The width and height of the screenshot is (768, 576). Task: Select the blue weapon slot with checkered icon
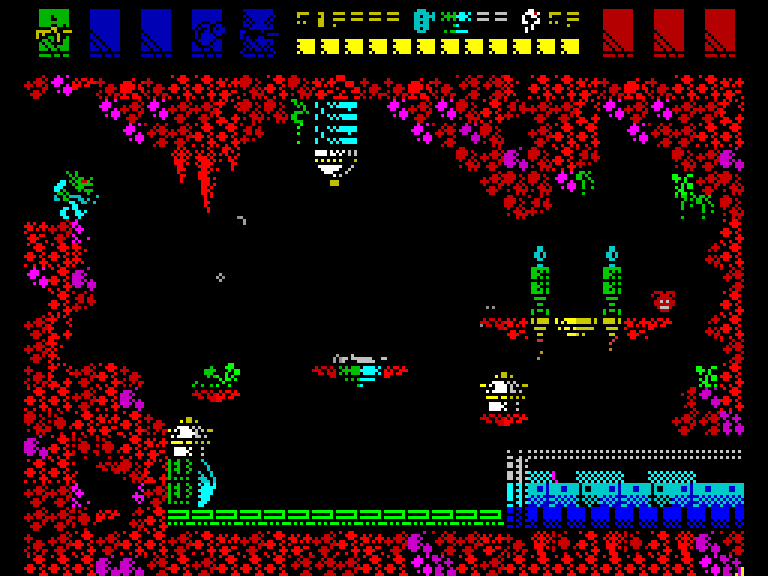(x=258, y=32)
